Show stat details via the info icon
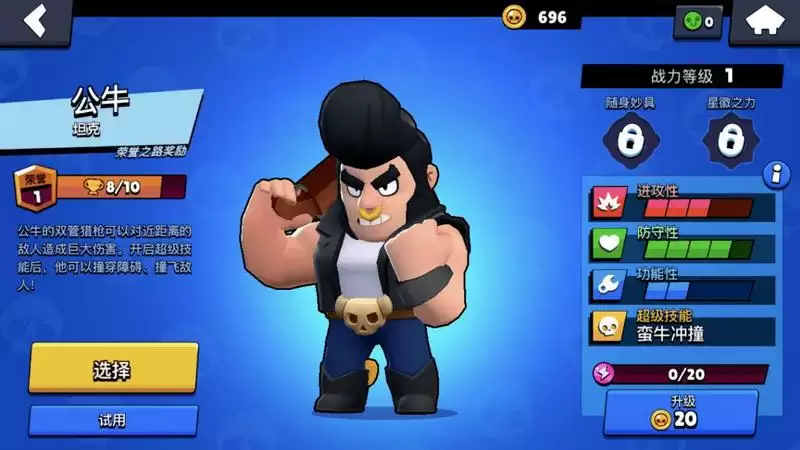 [774, 175]
